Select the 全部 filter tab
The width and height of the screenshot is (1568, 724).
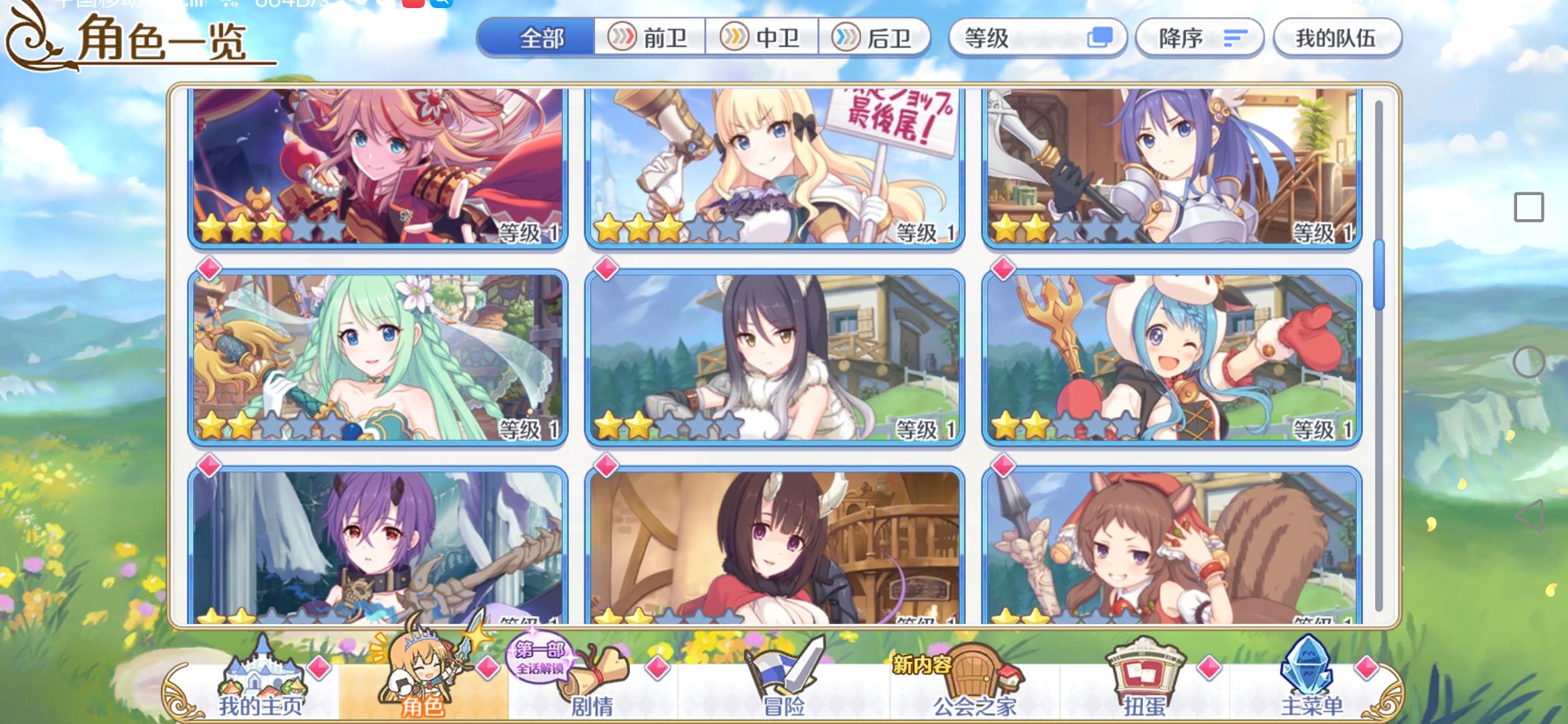(x=536, y=38)
